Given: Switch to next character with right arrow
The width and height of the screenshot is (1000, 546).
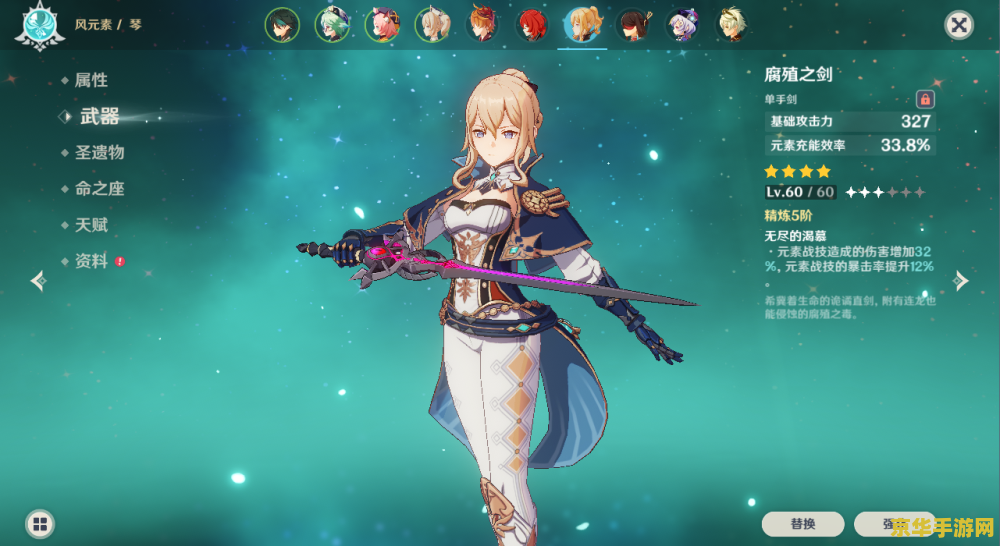Looking at the screenshot, I should (x=961, y=281).
